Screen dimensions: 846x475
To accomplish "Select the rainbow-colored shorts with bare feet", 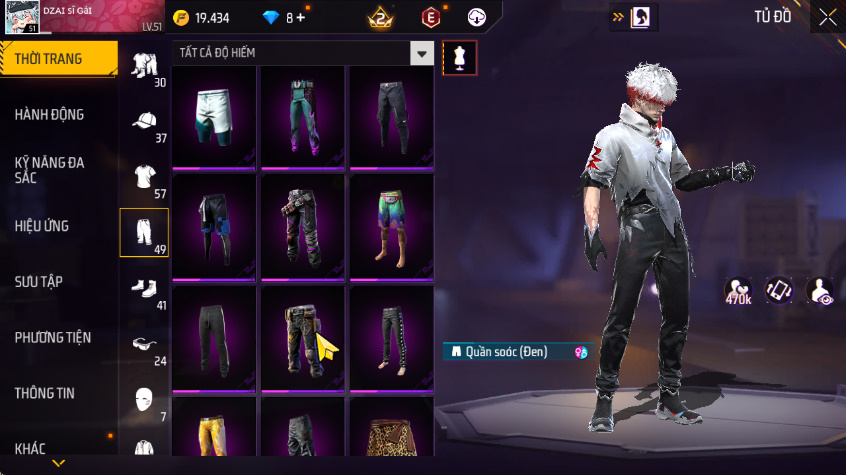I will 390,228.
